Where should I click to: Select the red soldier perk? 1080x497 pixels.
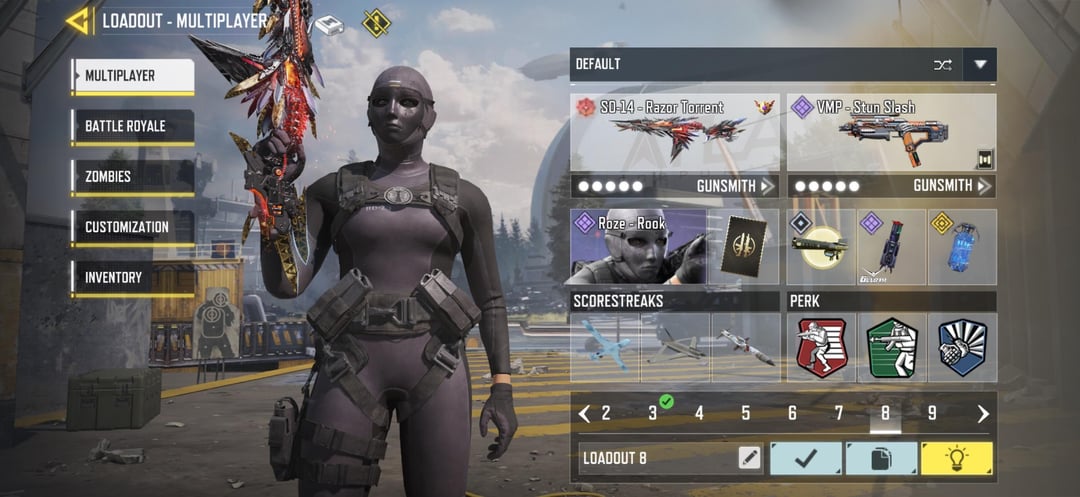click(x=821, y=348)
